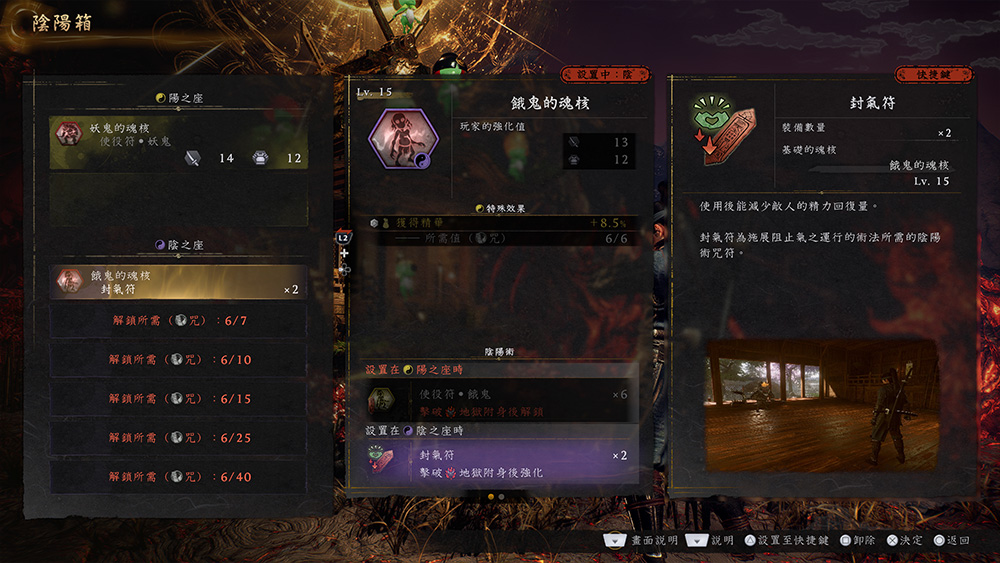
Task: Choose the locked slot requiring 6/25
Action: pyautogui.click(x=179, y=438)
